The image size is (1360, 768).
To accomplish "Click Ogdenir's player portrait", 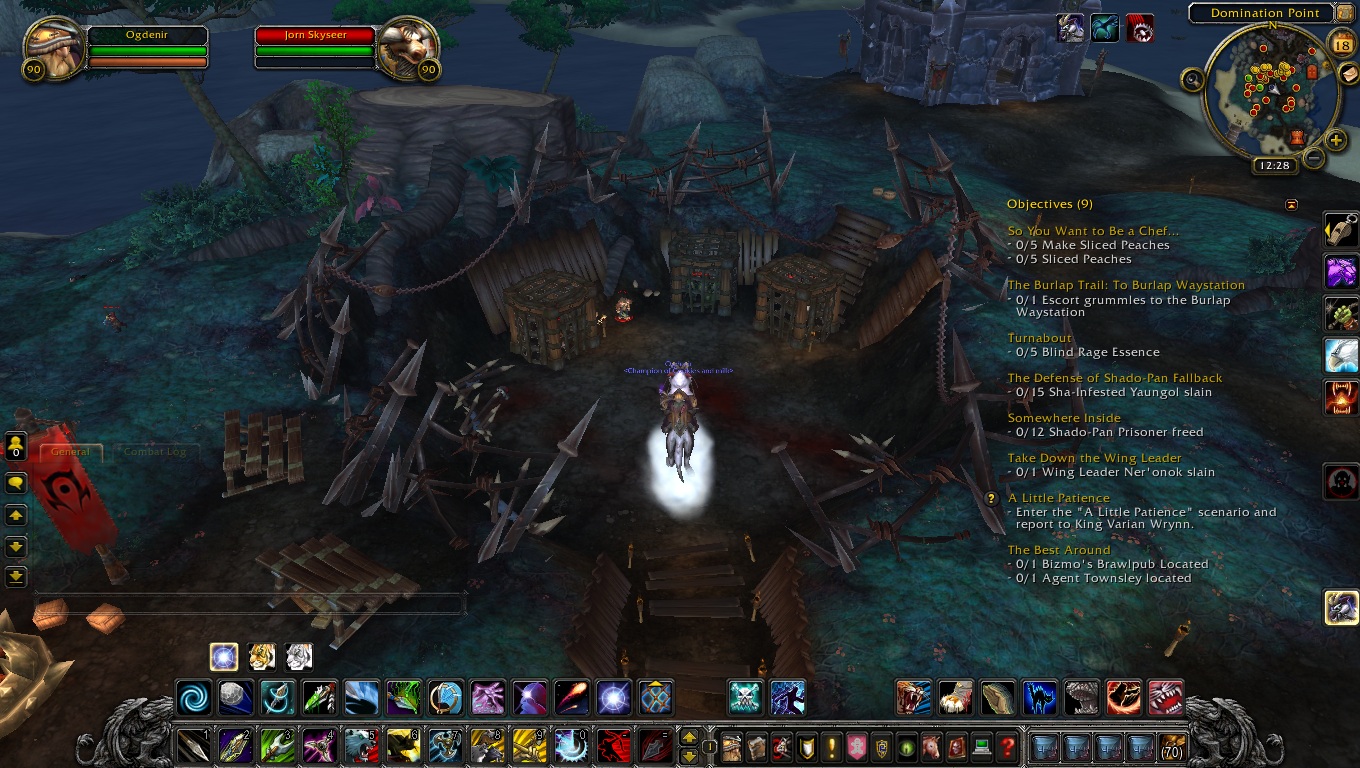I will [x=50, y=48].
